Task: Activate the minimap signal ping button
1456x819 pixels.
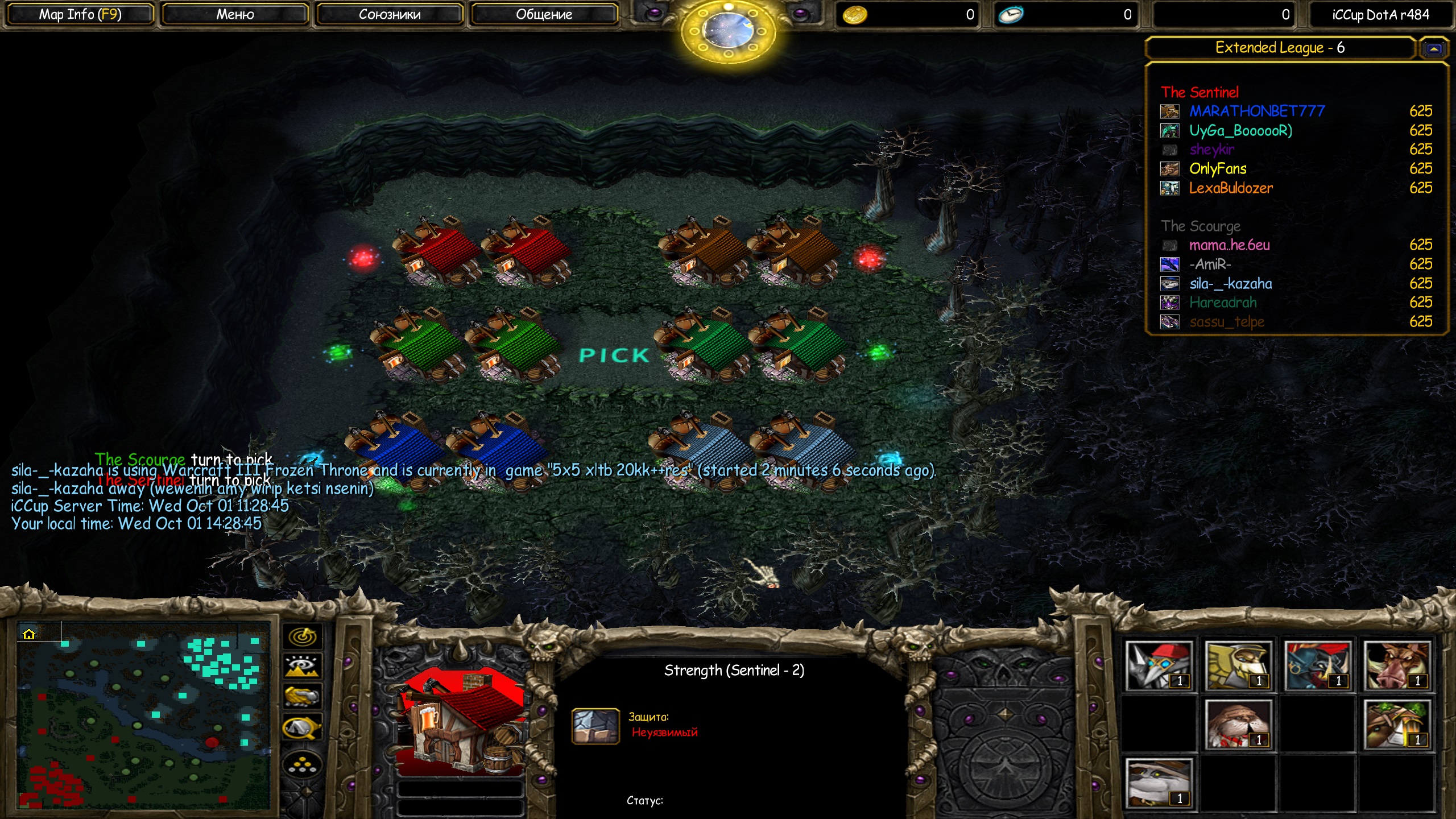Action: pyautogui.click(x=303, y=636)
